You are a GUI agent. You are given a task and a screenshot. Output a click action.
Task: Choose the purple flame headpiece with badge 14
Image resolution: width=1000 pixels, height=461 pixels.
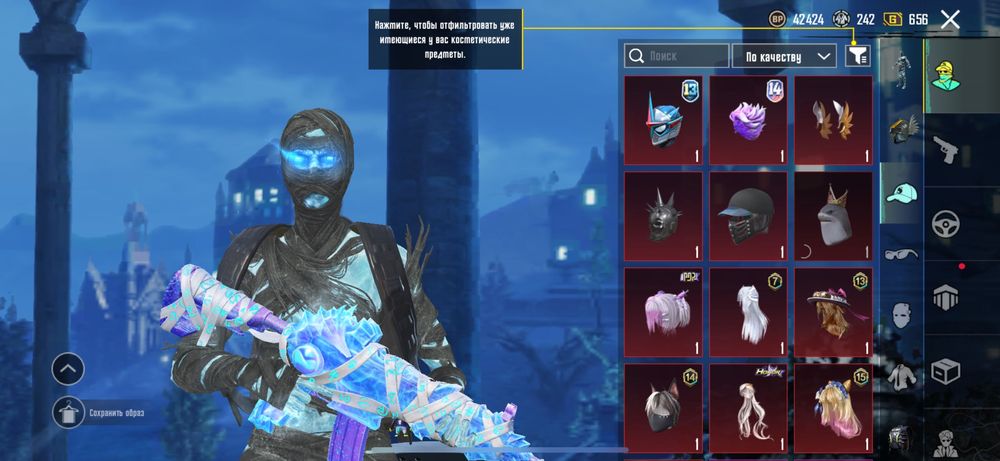748,119
